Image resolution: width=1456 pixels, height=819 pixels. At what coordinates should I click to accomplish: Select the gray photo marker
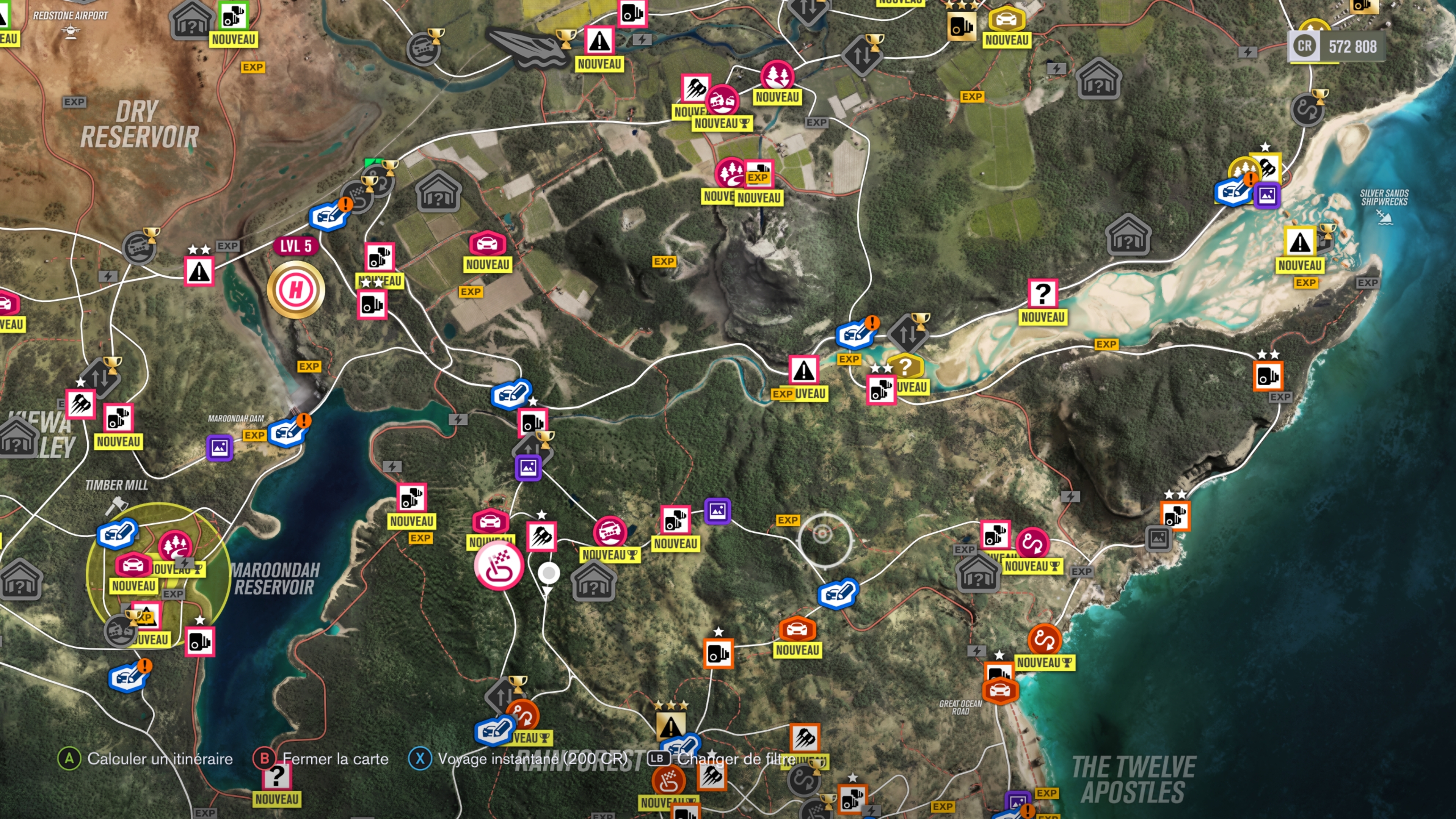[1158, 538]
